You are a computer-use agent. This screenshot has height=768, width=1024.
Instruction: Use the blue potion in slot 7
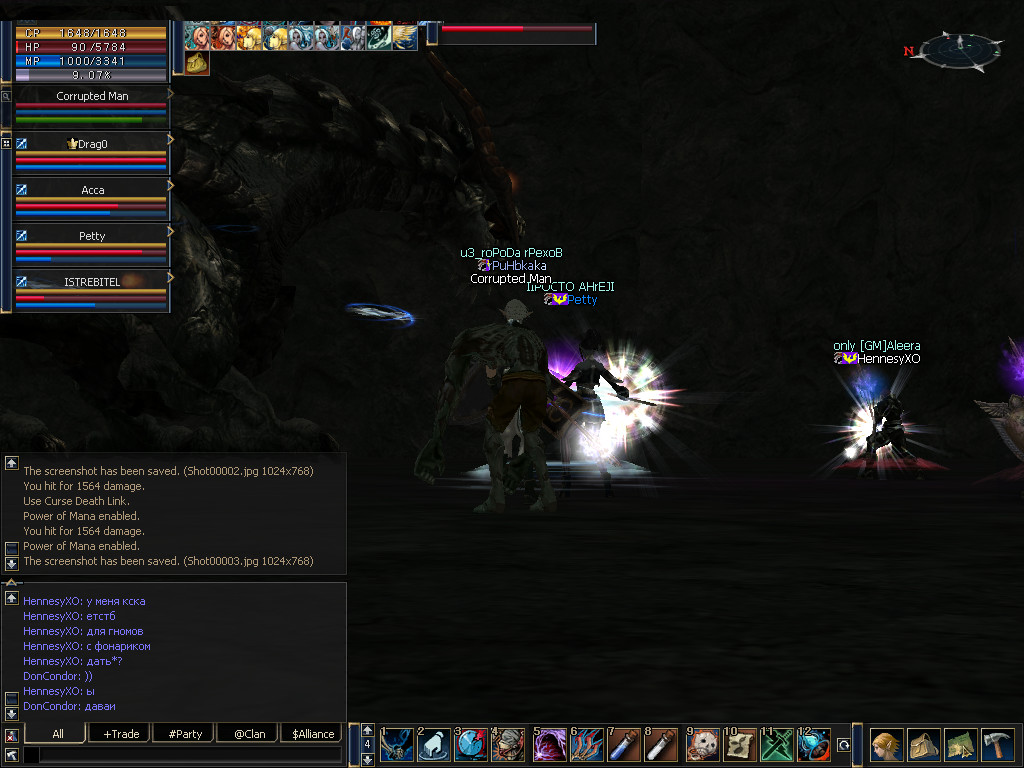(622, 746)
